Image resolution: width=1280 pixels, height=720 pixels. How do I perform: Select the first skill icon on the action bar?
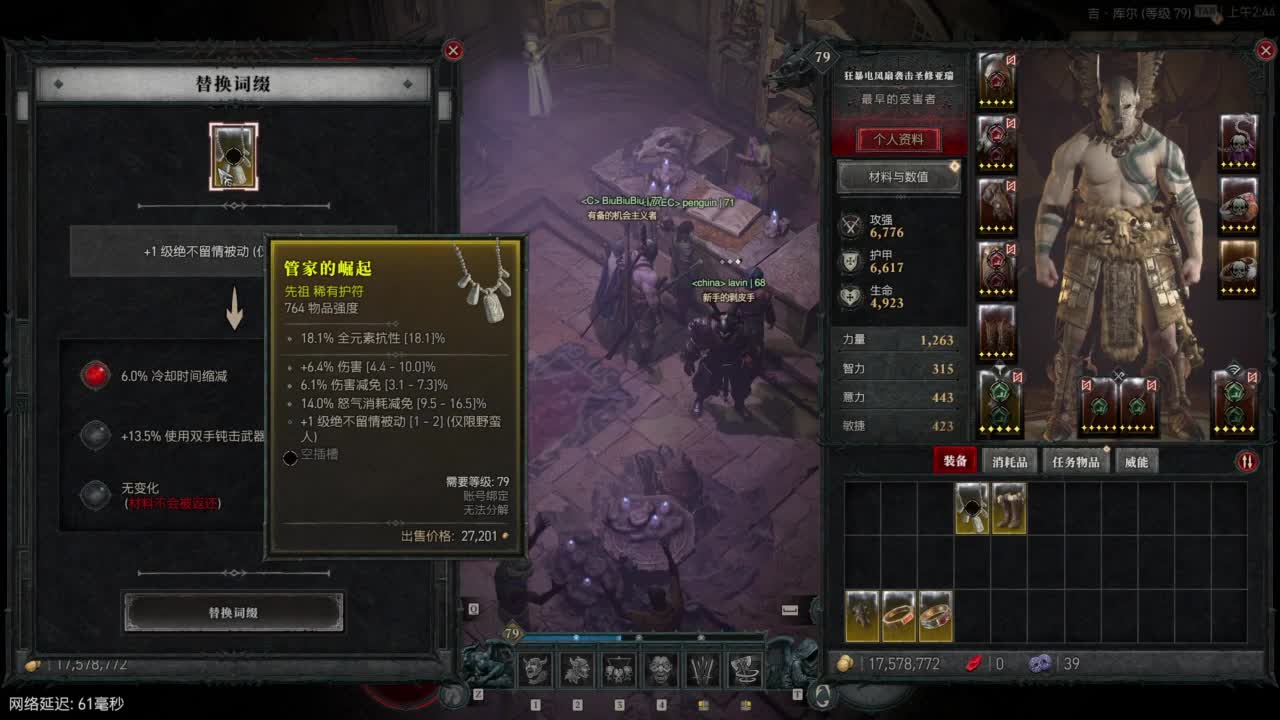[533, 670]
